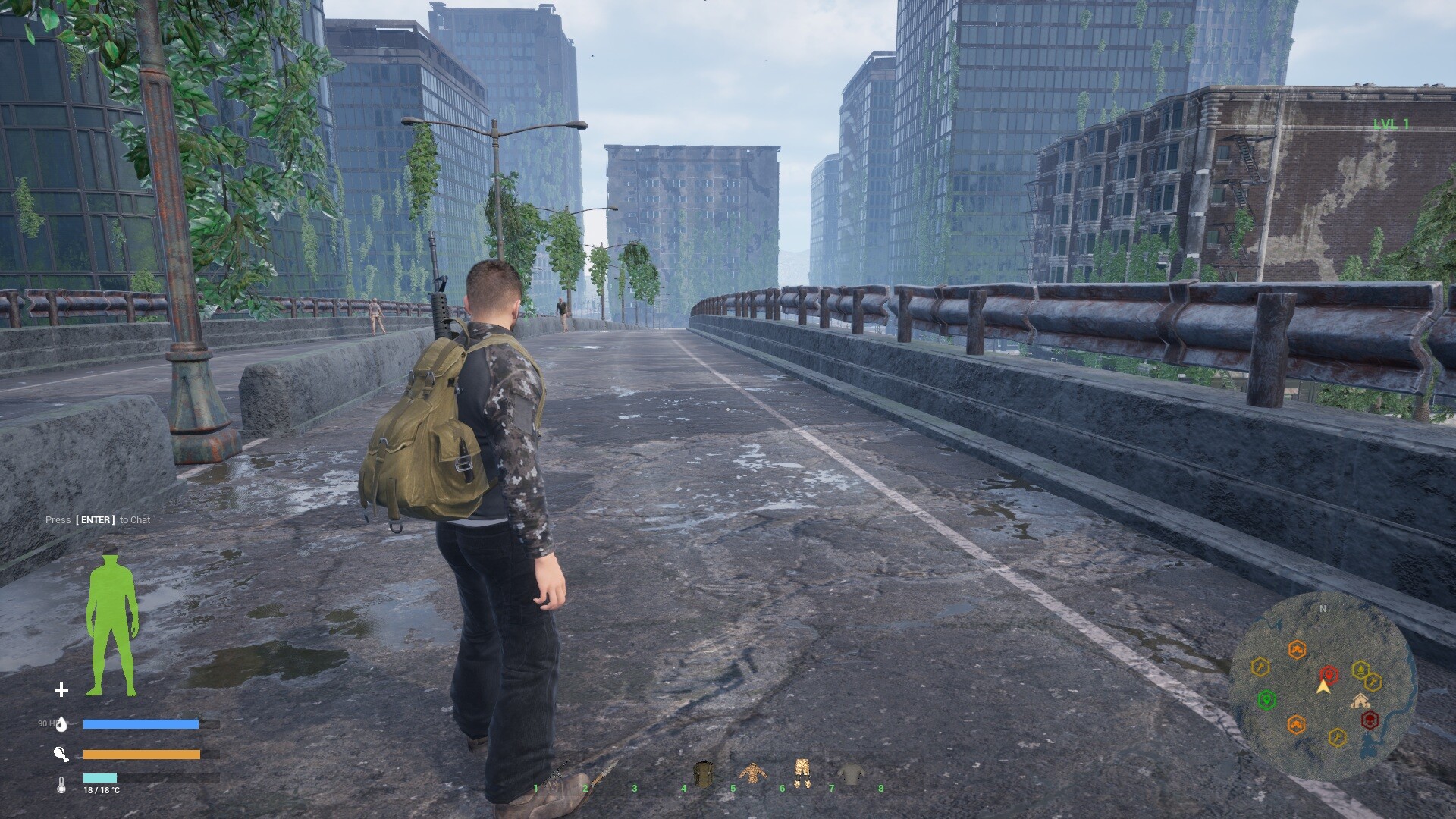The width and height of the screenshot is (1456, 819).
Task: Click the North indicator on the minimap
Action: (1323, 608)
